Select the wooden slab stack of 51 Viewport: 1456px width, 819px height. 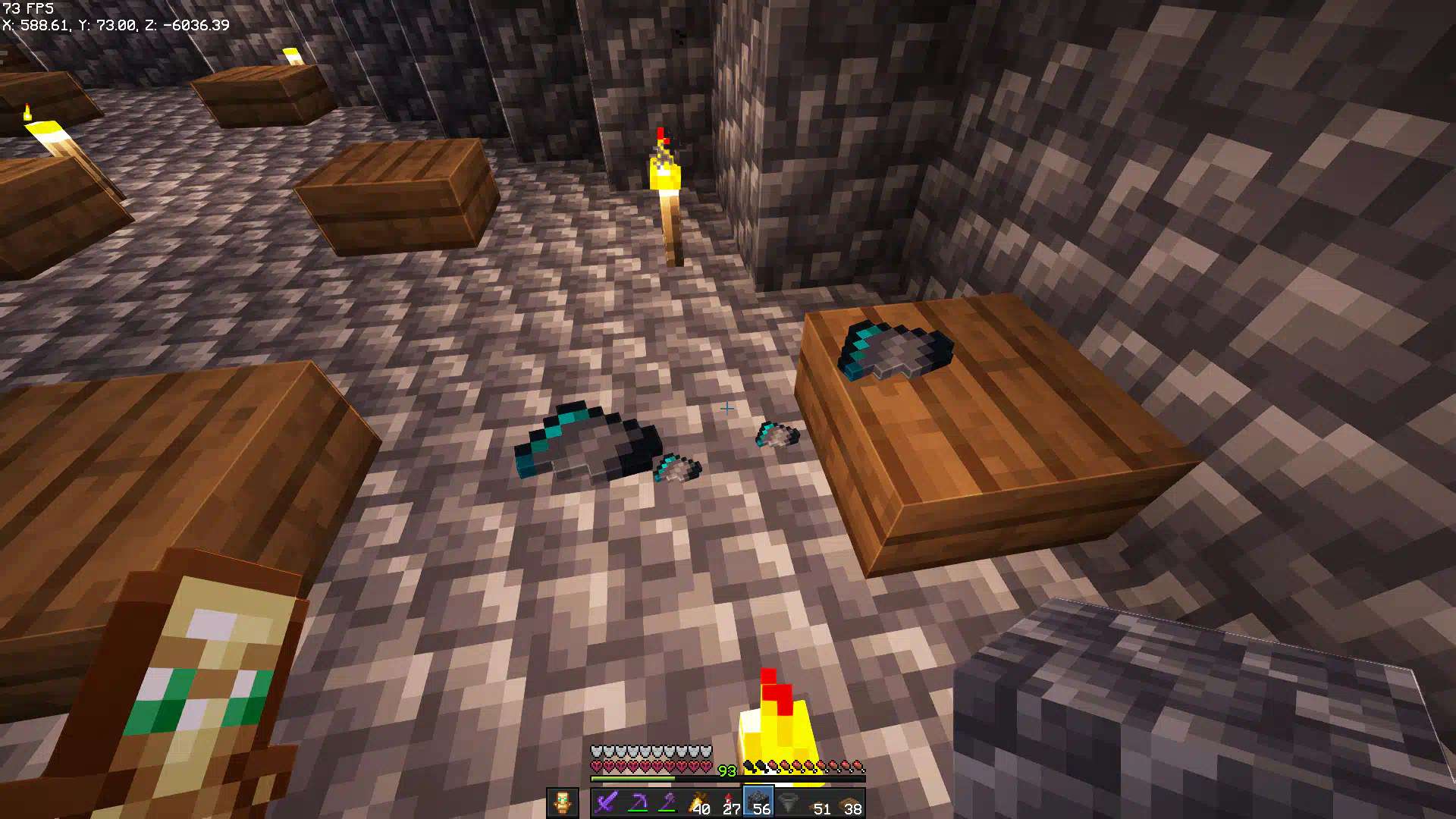(820, 802)
